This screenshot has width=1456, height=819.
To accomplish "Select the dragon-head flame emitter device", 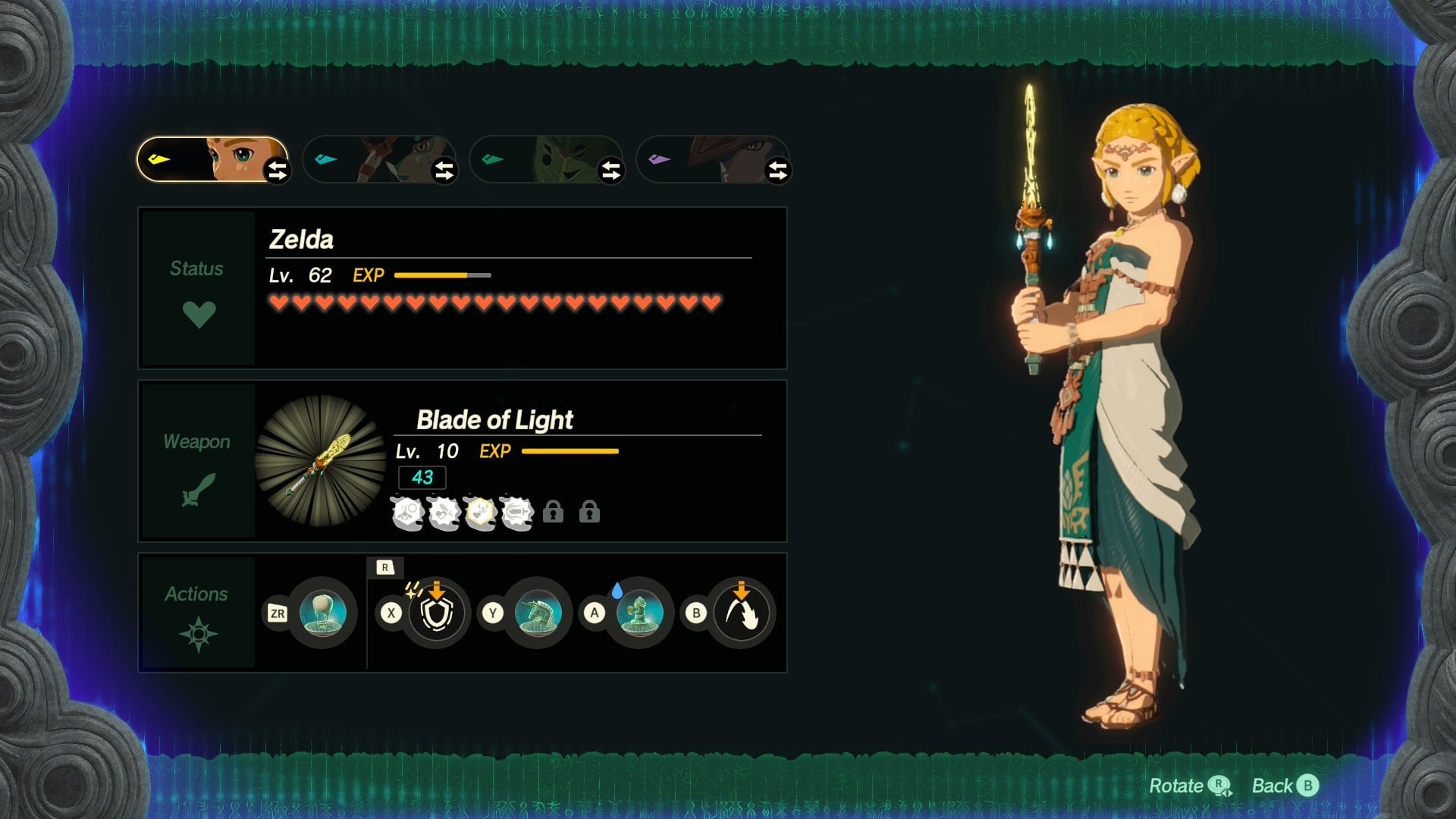I will [538, 613].
